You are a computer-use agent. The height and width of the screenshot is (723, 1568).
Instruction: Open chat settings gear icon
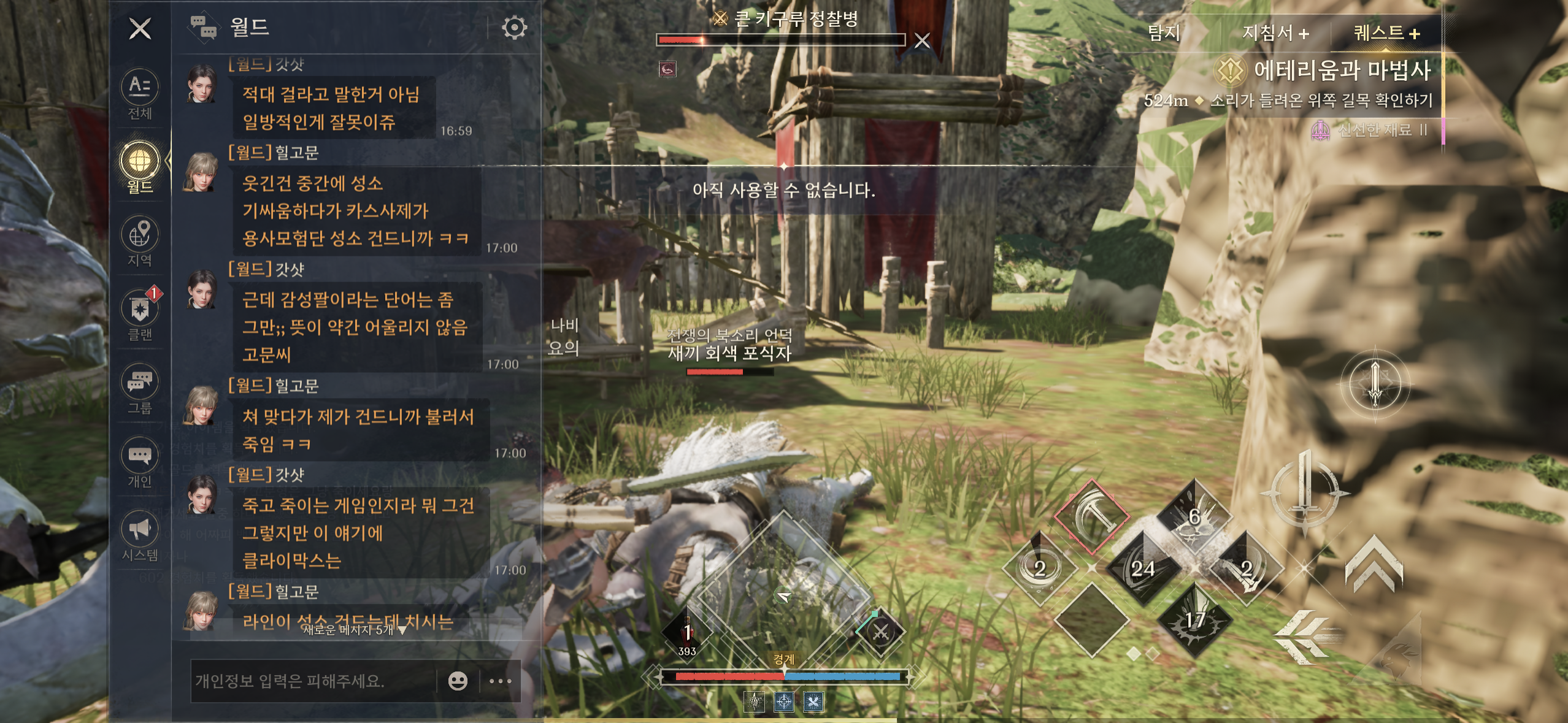514,28
